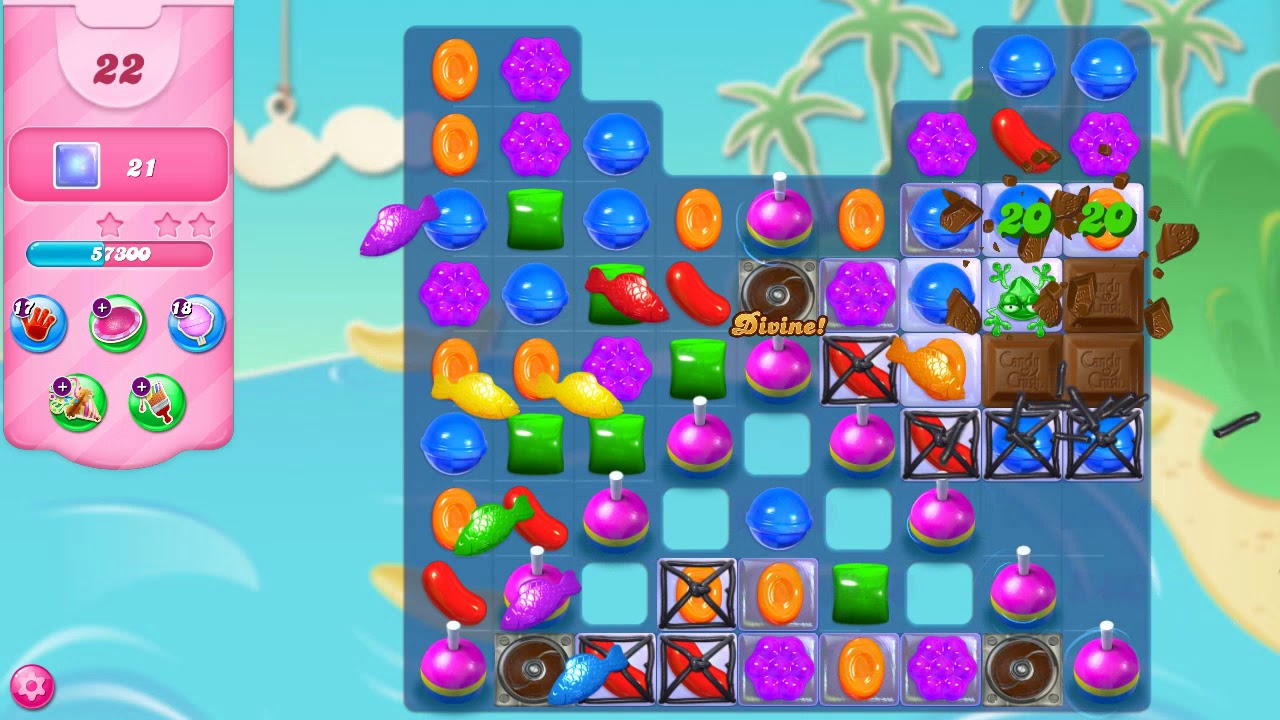This screenshot has width=1280, height=720.
Task: Click the green chameleon sitting on the chocolate
Action: pyautogui.click(x=1018, y=300)
